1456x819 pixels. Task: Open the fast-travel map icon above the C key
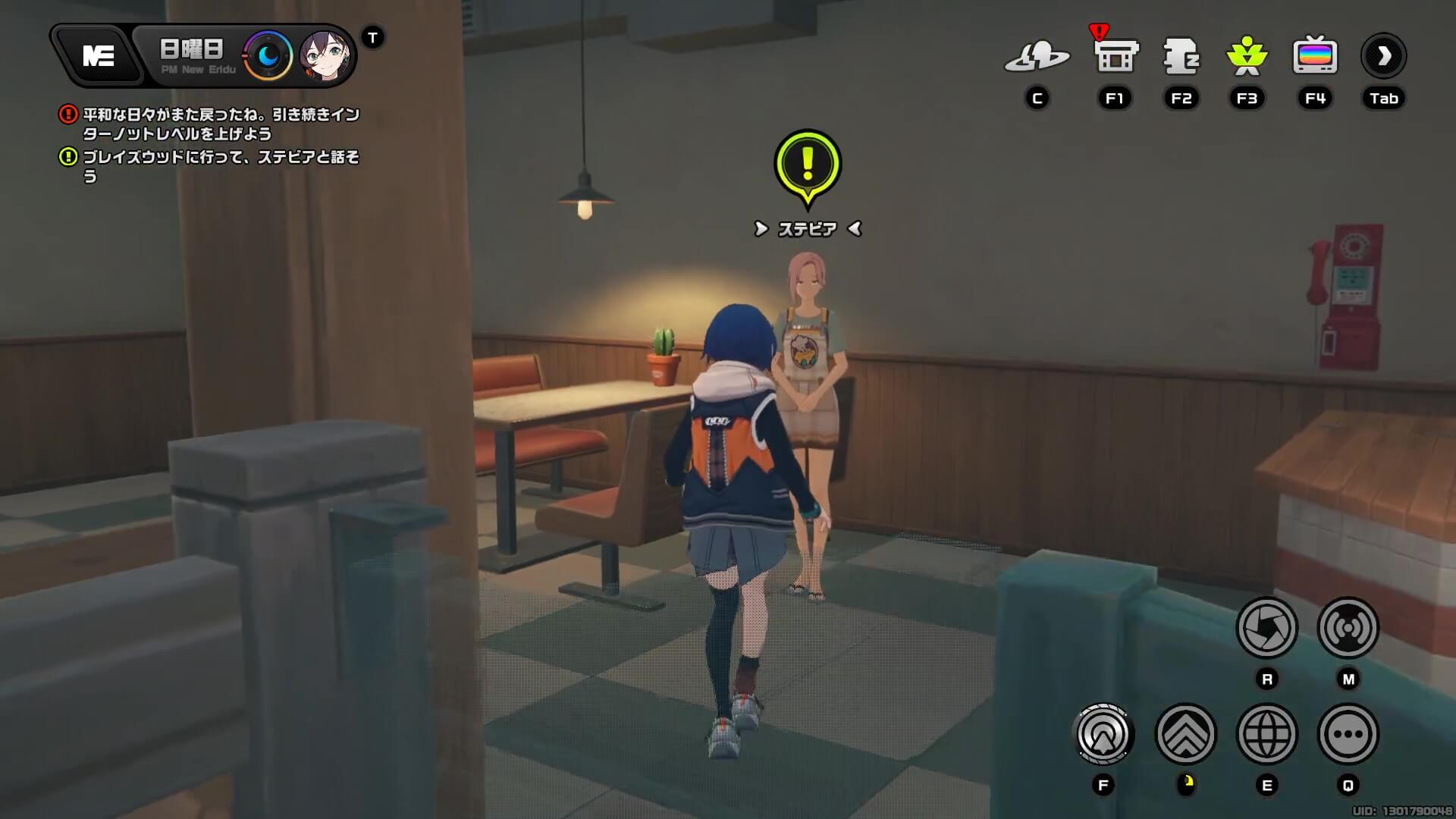coord(1038,57)
